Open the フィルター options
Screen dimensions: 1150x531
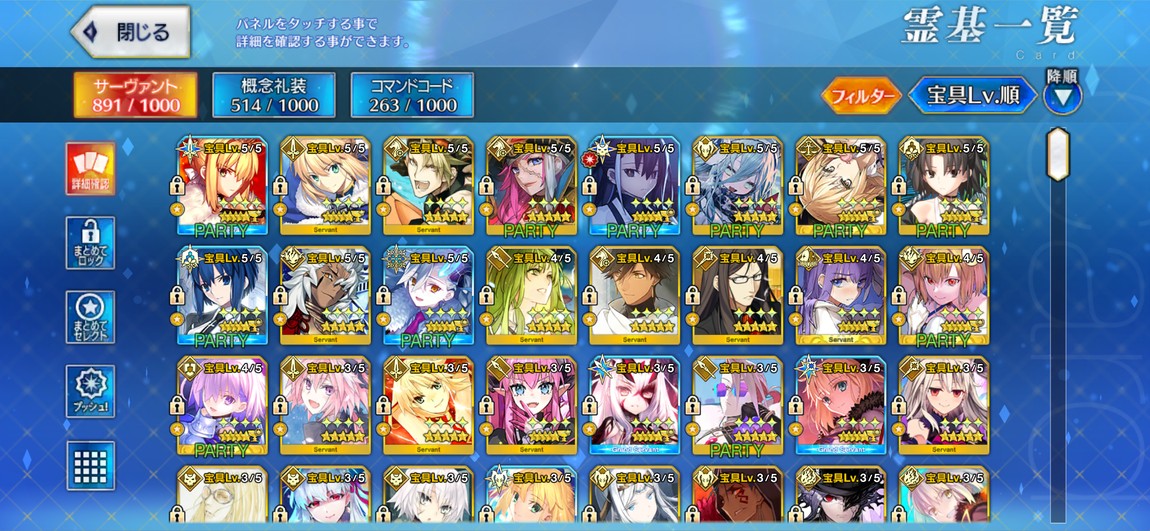click(x=860, y=96)
